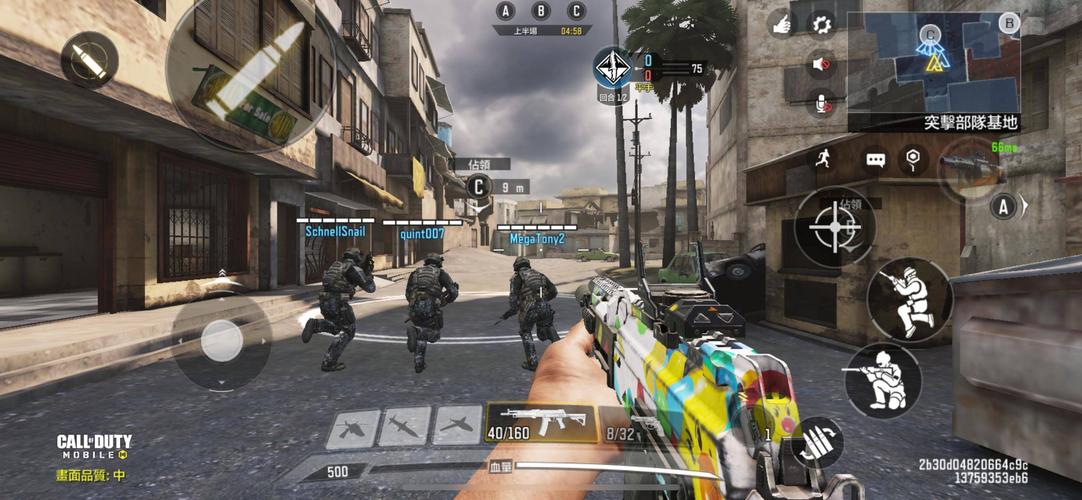Screen dimensions: 1082x500
Task: Open the quick chat bubble
Action: 876,159
